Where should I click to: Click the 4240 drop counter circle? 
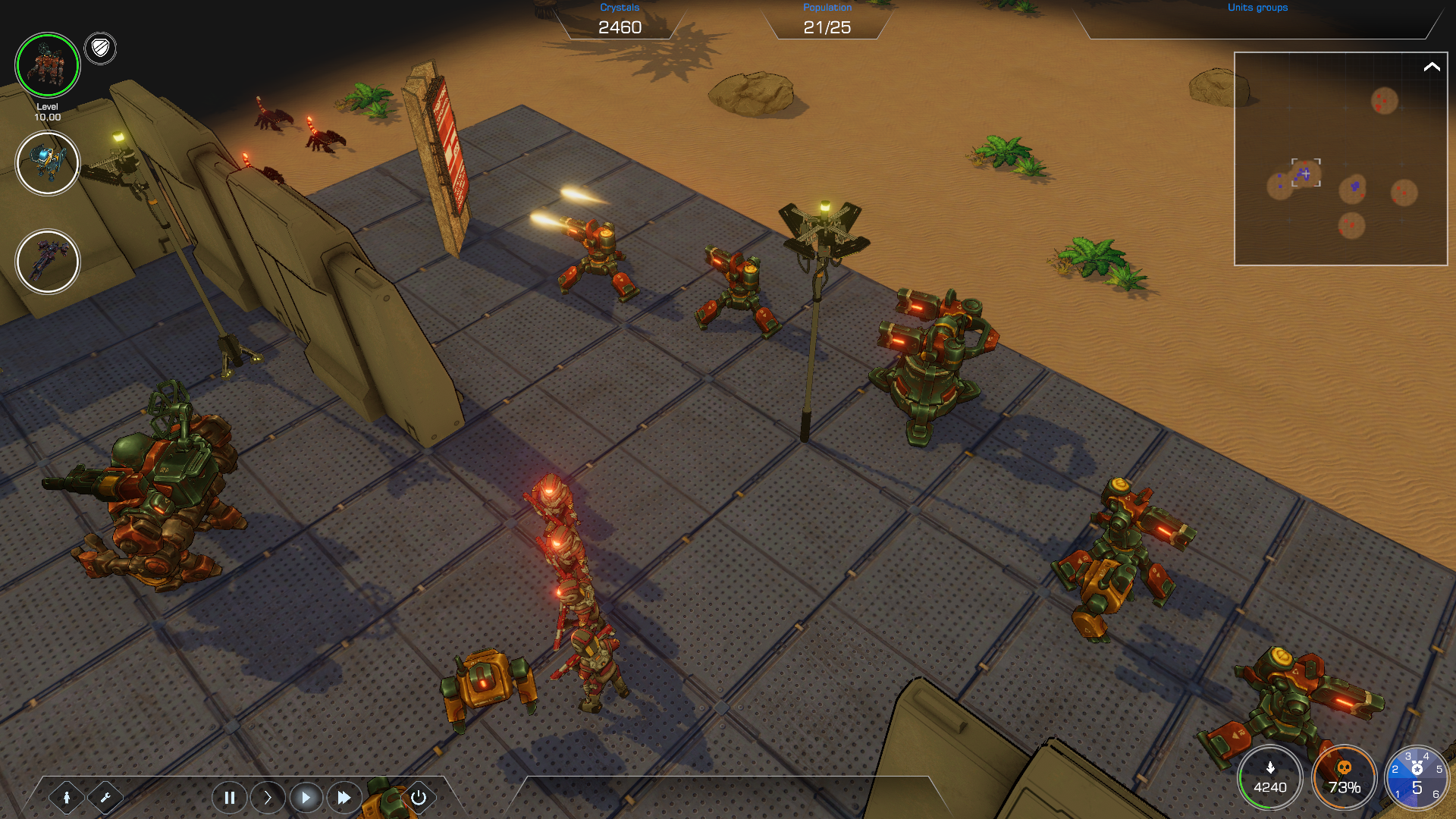(x=1270, y=778)
